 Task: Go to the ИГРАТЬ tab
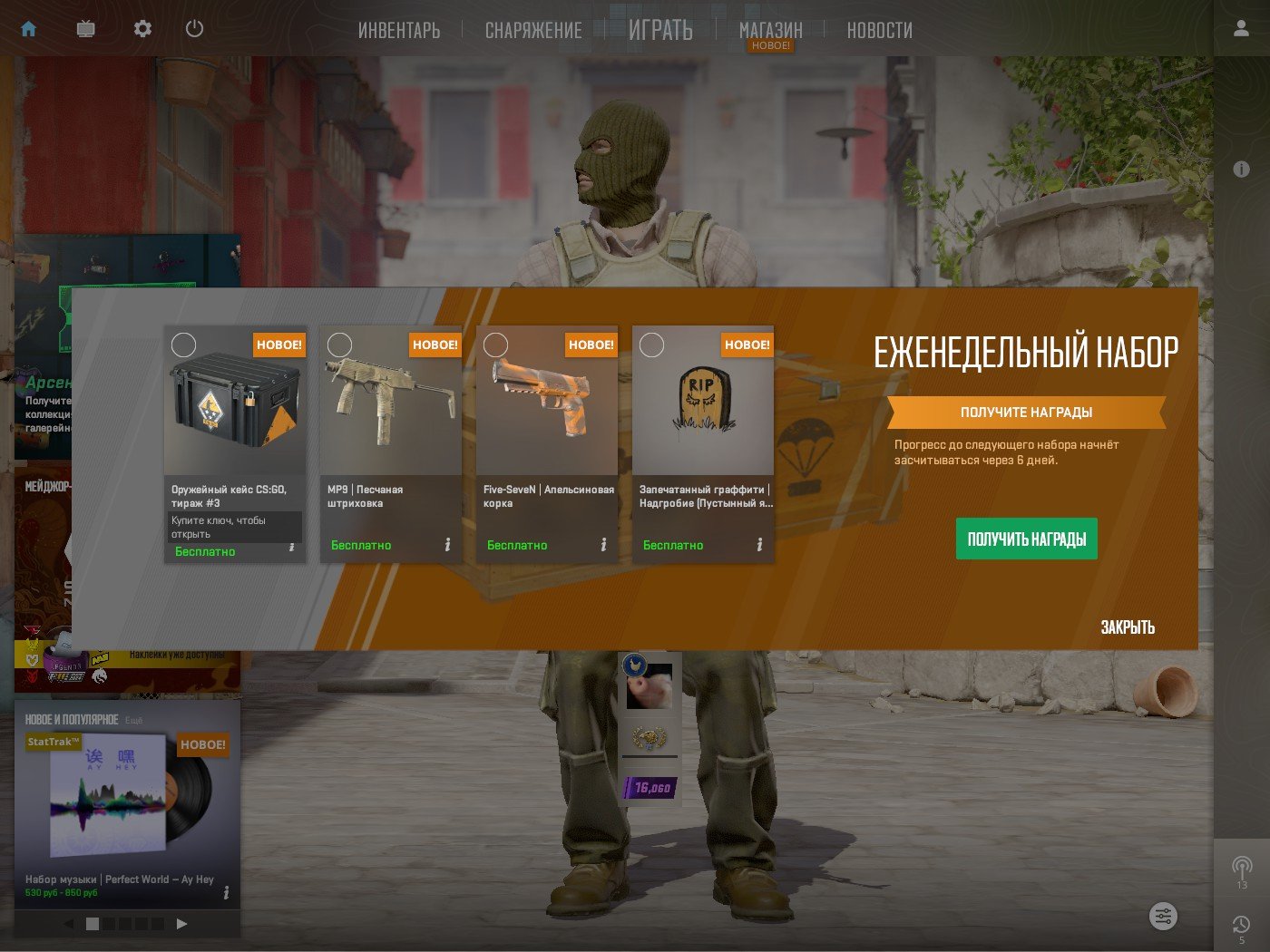point(660,31)
